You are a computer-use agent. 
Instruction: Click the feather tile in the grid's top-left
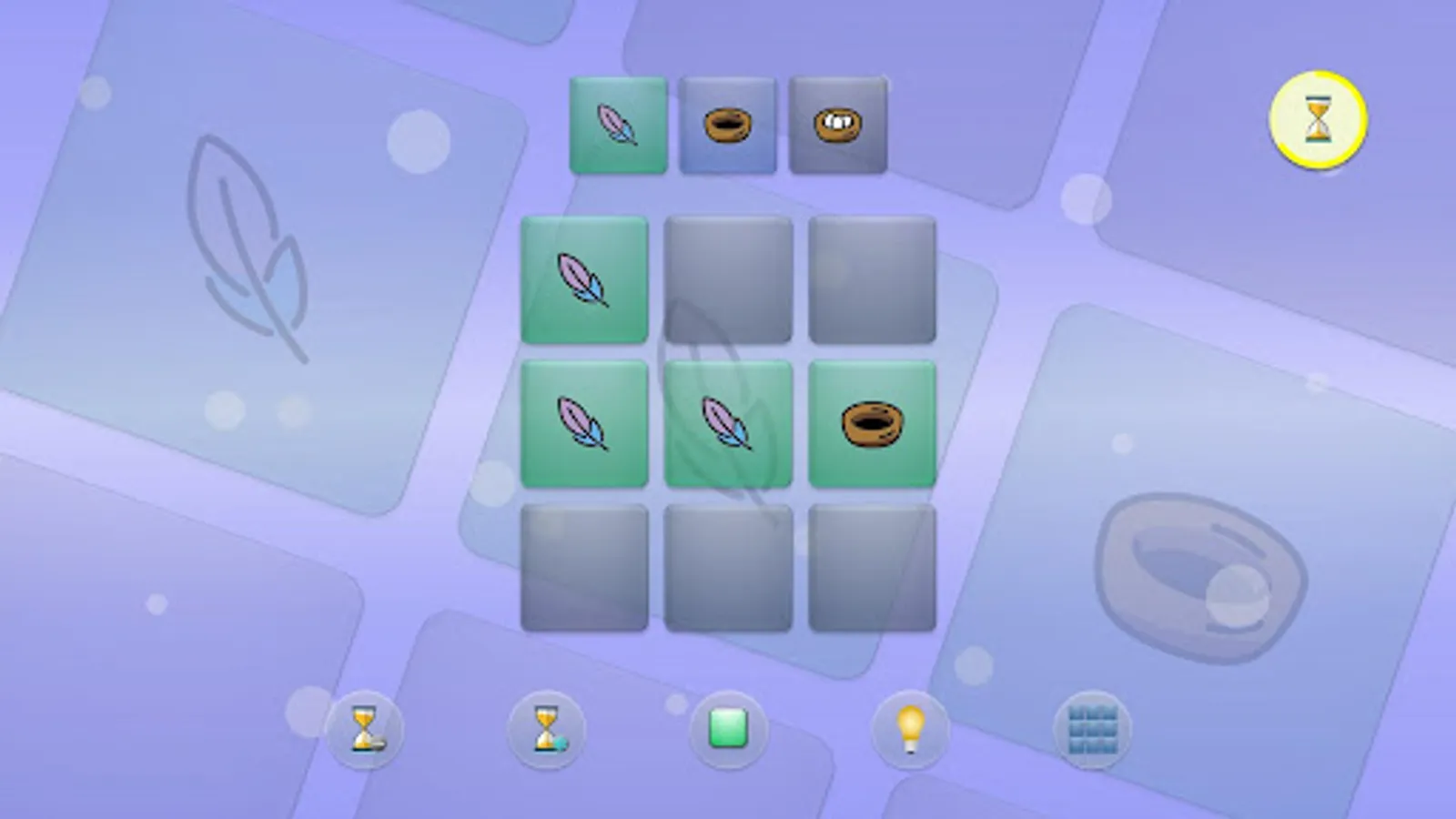pos(585,279)
